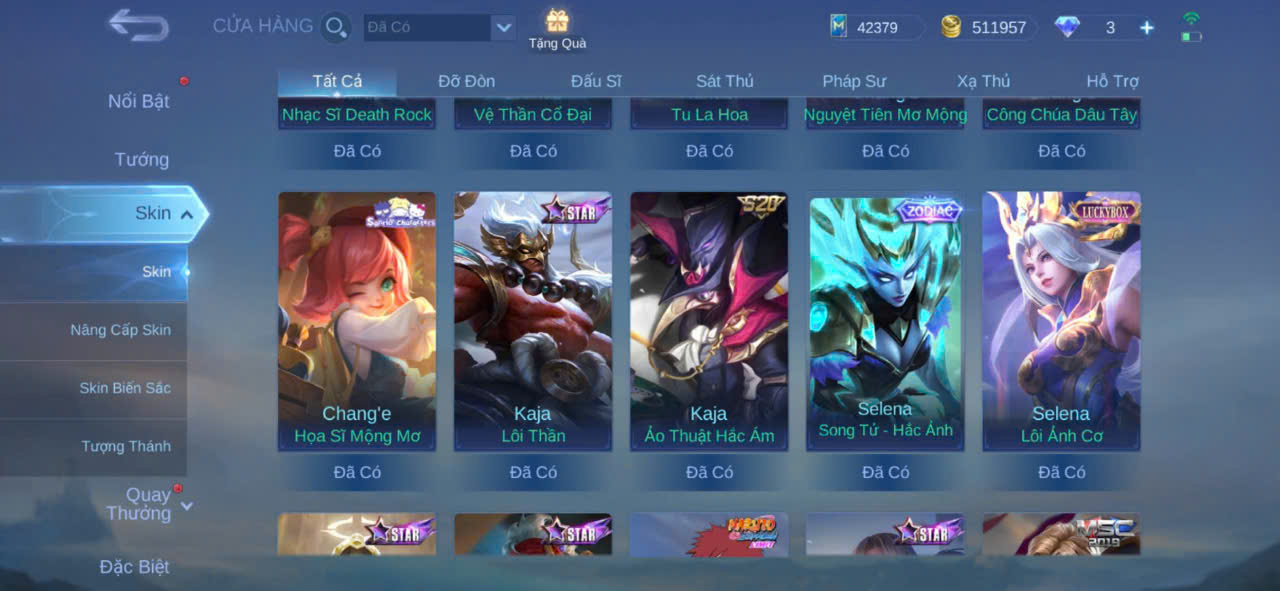Pick Selena Lôi Ảnh Cơ skin
The width and height of the screenshot is (1280, 591).
(1061, 321)
